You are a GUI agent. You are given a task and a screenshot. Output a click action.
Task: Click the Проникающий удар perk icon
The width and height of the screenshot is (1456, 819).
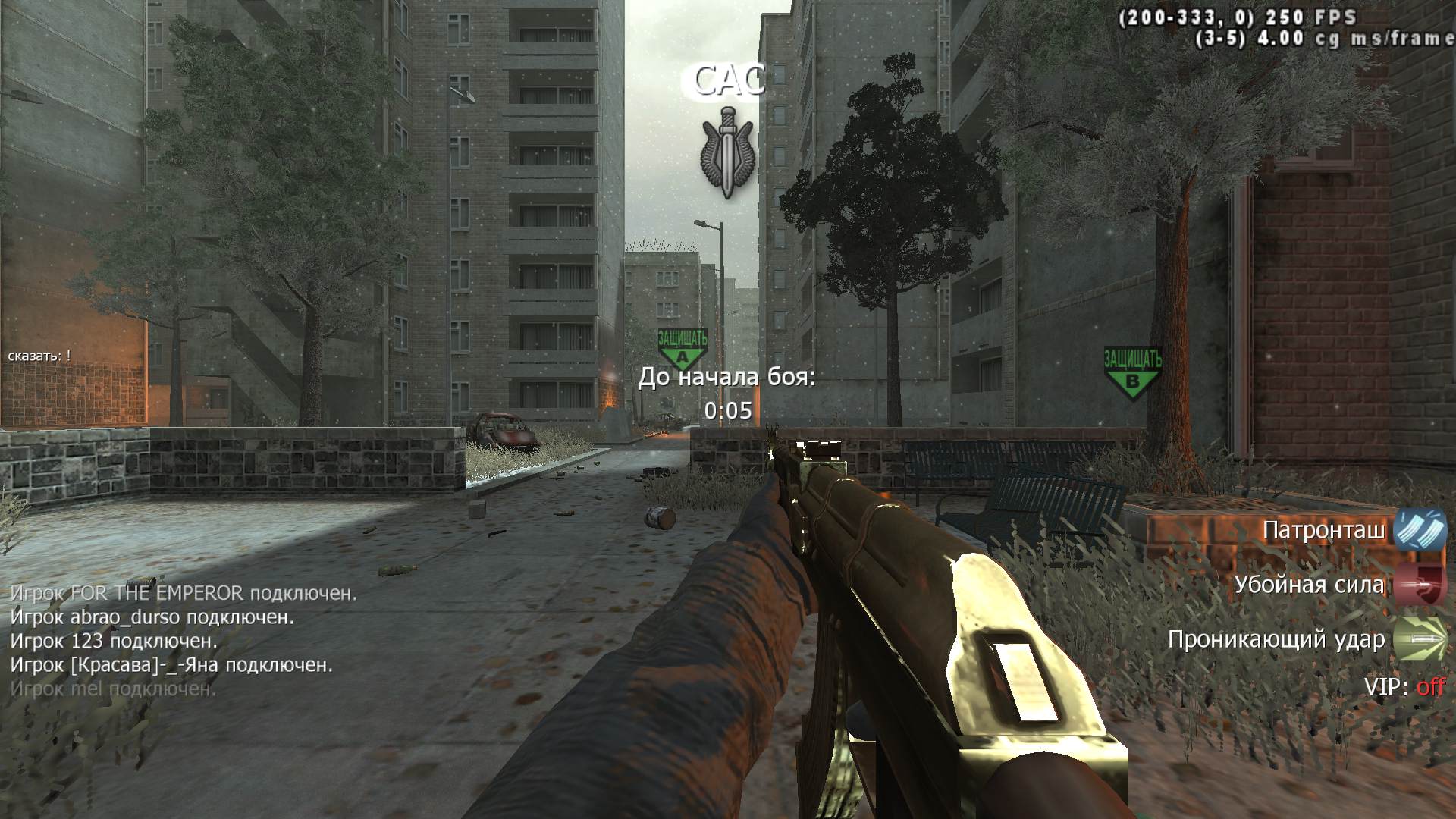tap(1420, 639)
